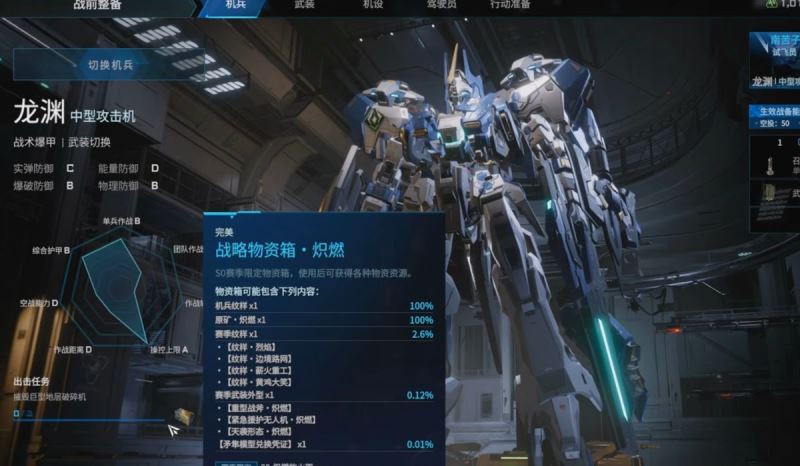Viewport: 800px width, 466px height.
Task: Select the 武装切换 trait label
Action: click(x=89, y=142)
